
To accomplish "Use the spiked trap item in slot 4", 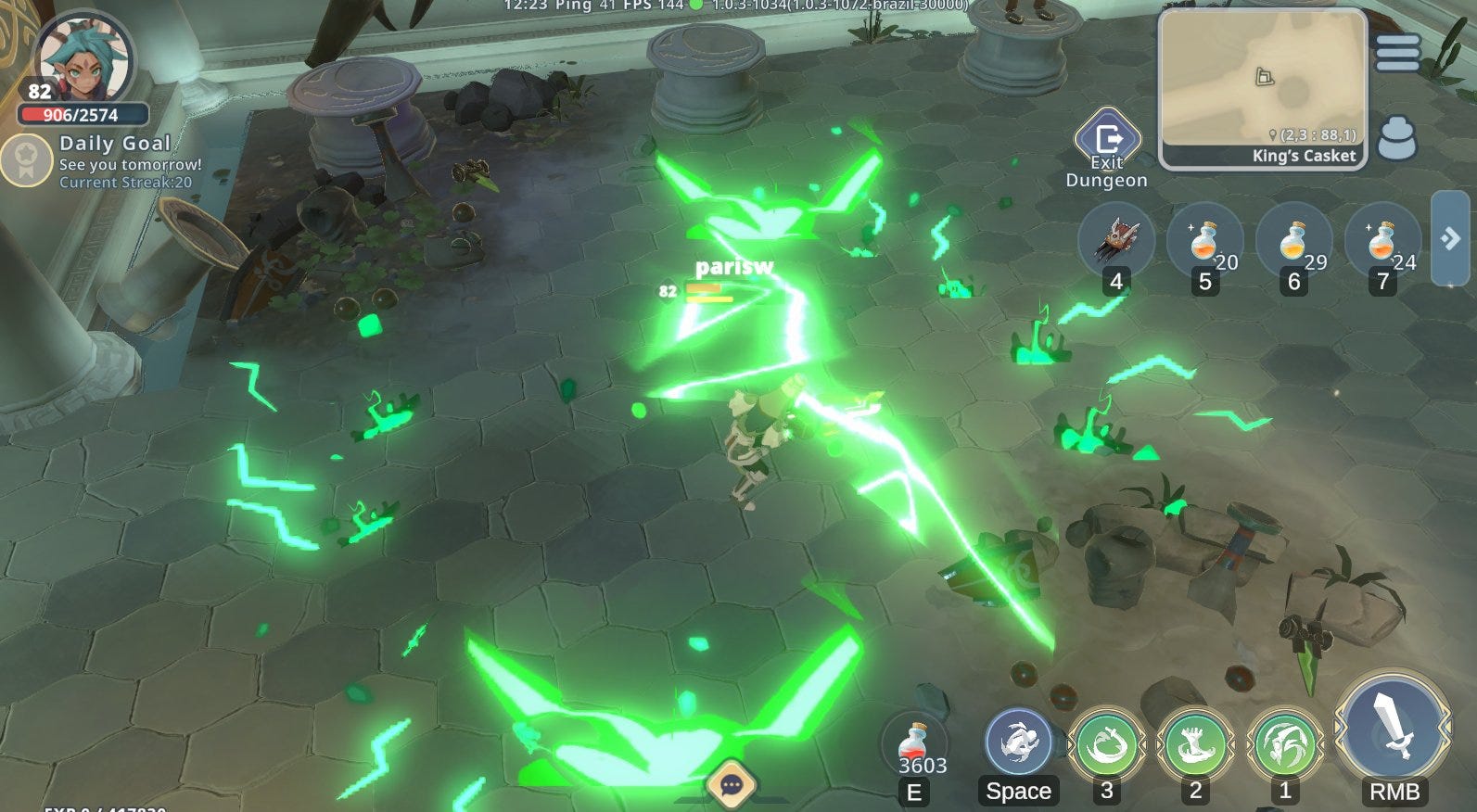I will 1116,240.
